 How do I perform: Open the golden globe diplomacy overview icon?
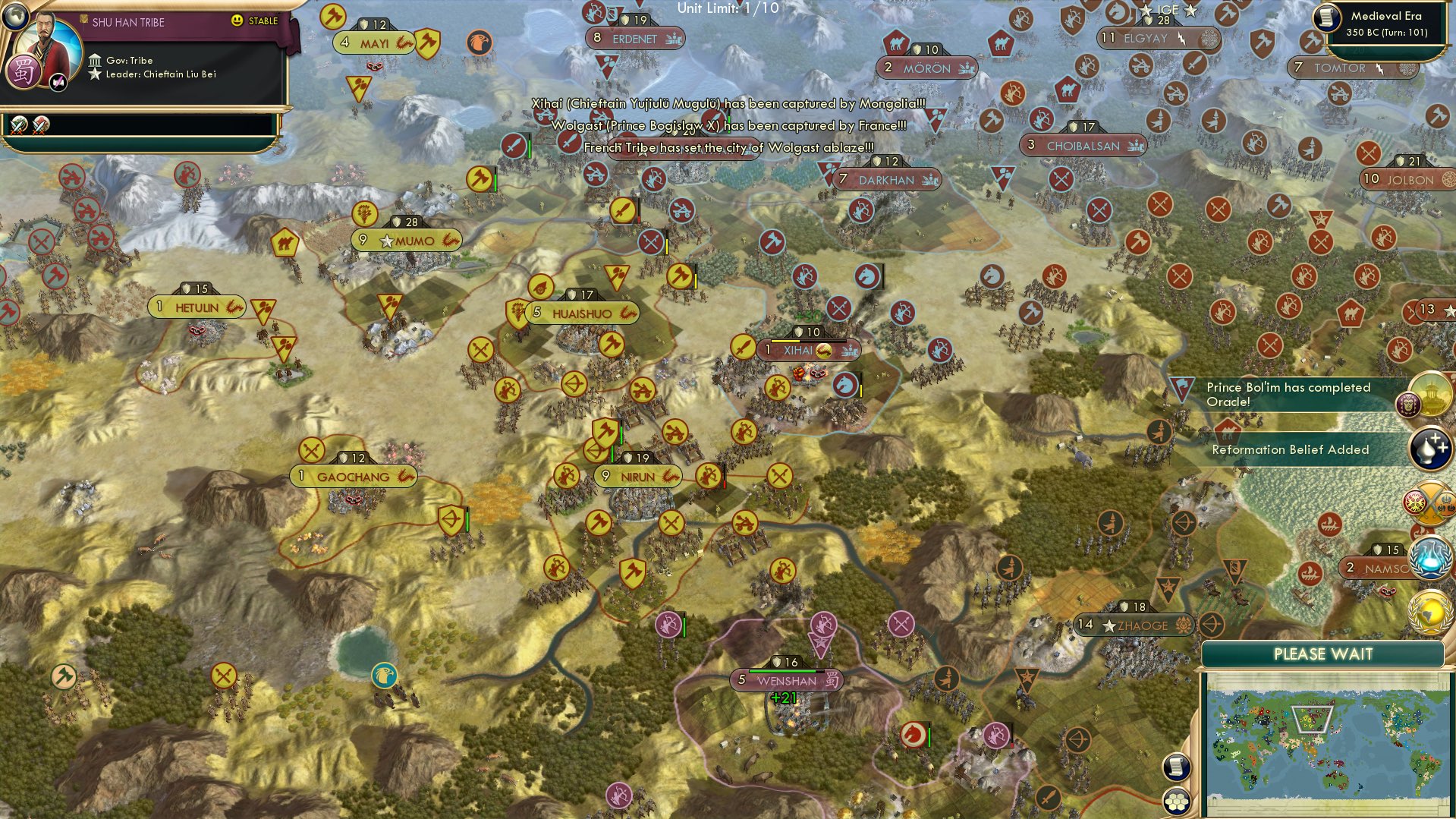click(x=1427, y=612)
